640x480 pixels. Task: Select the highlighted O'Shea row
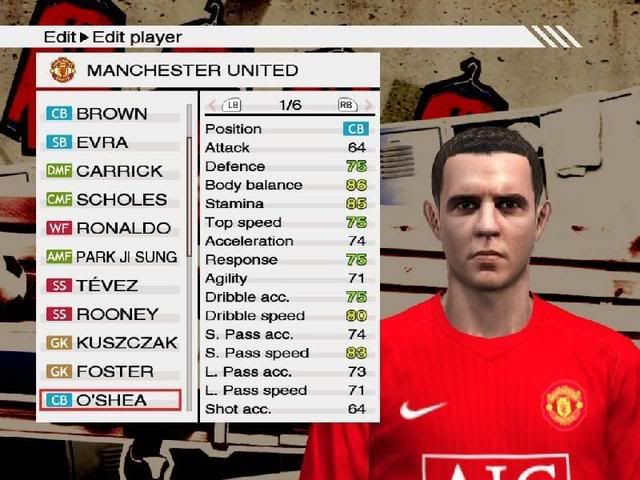(x=110, y=400)
